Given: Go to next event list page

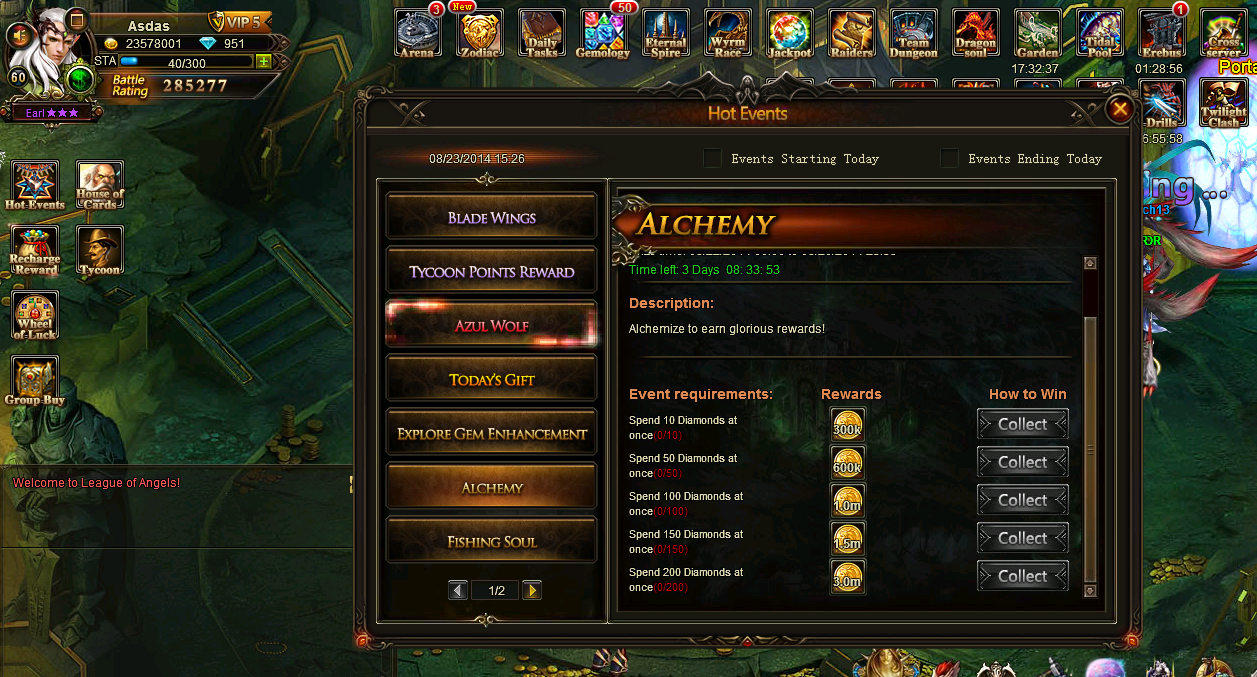Looking at the screenshot, I should pyautogui.click(x=532, y=590).
